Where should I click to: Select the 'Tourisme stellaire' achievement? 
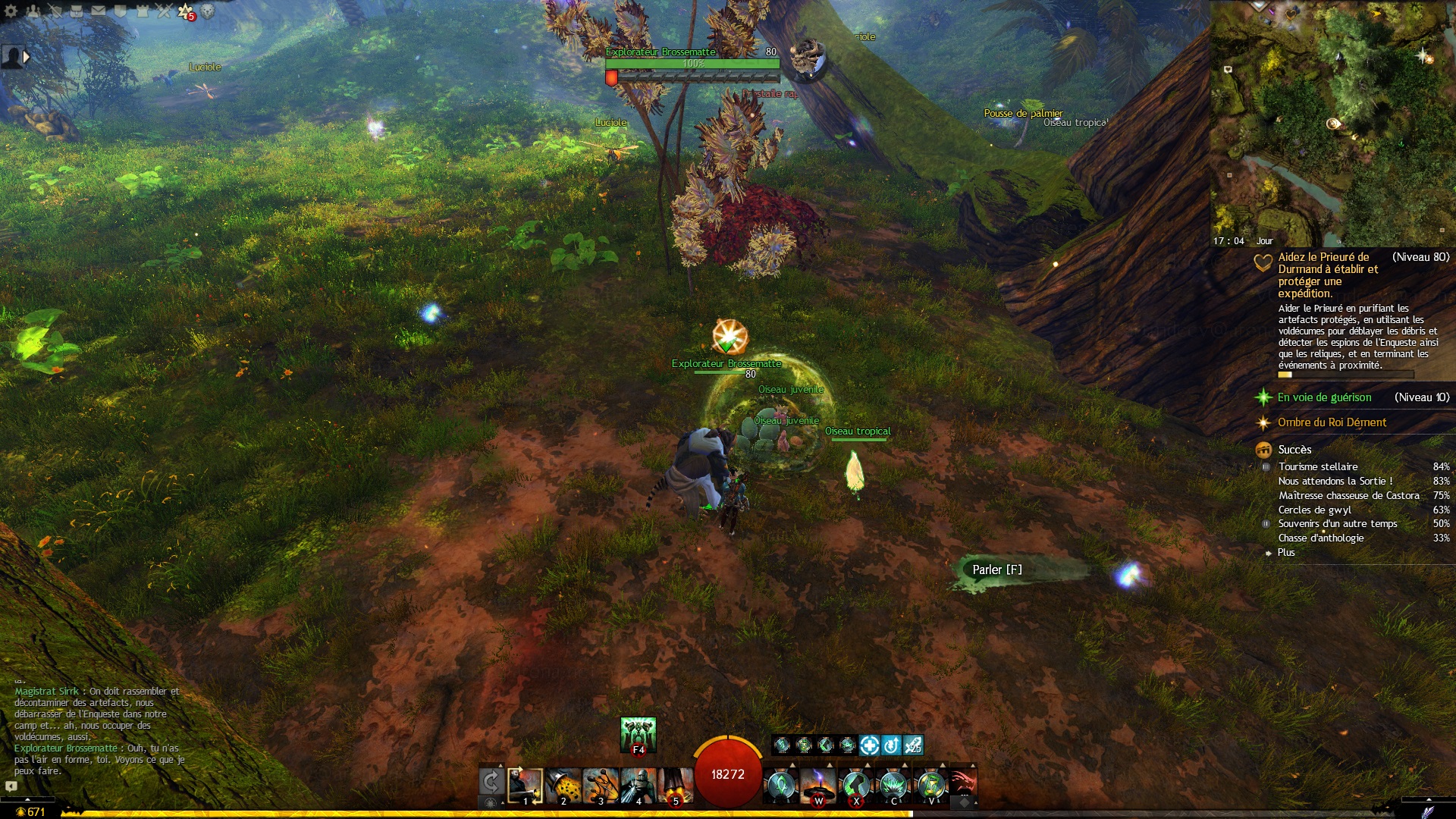[x=1318, y=467]
